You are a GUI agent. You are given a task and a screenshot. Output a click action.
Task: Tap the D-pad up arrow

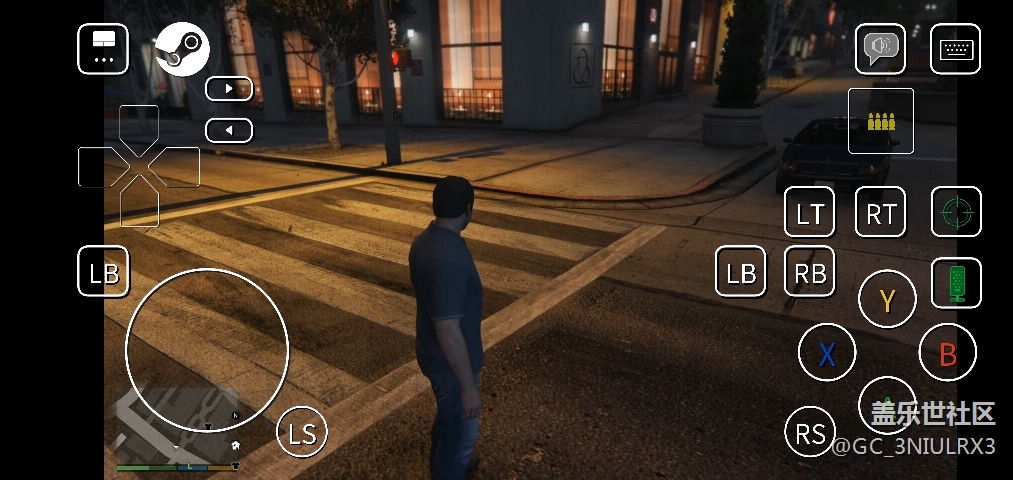[x=139, y=125]
